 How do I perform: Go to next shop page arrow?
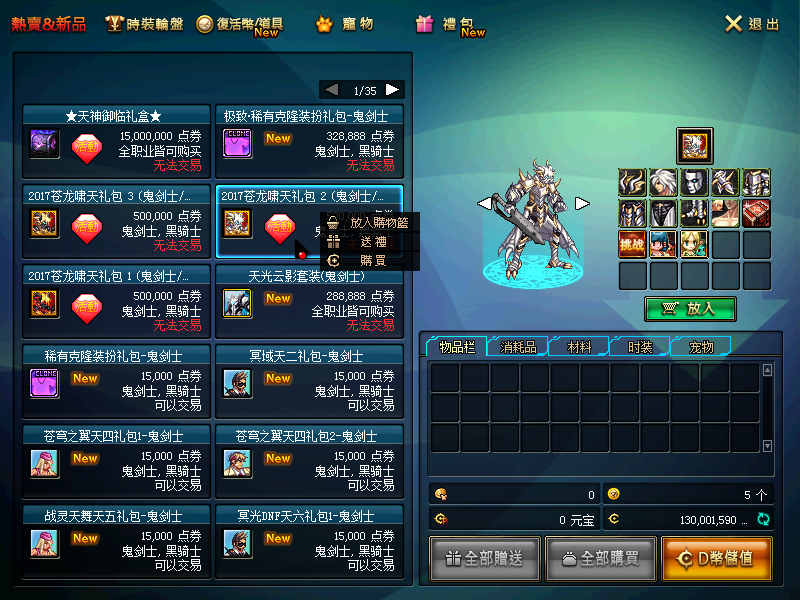click(x=393, y=90)
